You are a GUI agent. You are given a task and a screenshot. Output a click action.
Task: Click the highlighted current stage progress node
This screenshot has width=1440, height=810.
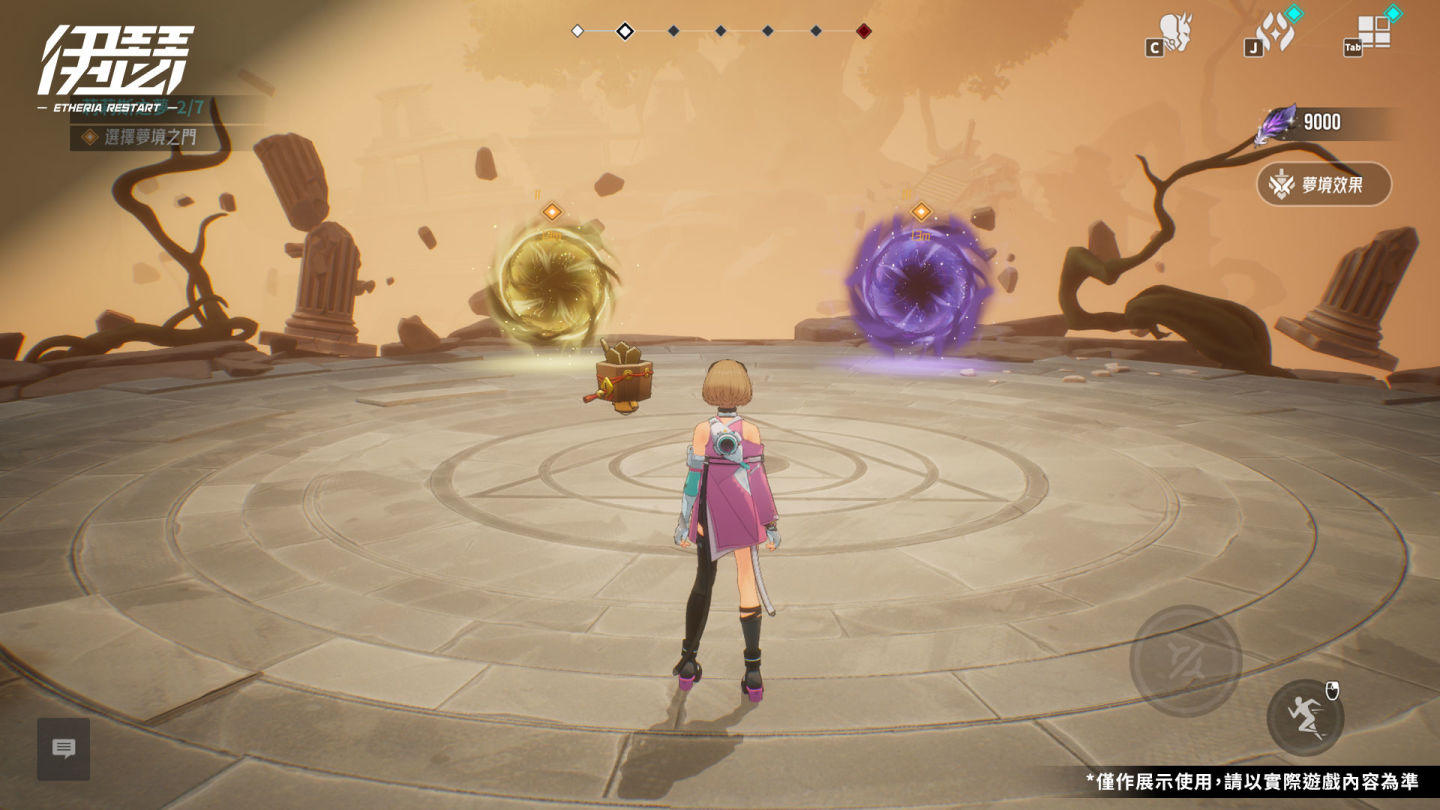point(625,31)
